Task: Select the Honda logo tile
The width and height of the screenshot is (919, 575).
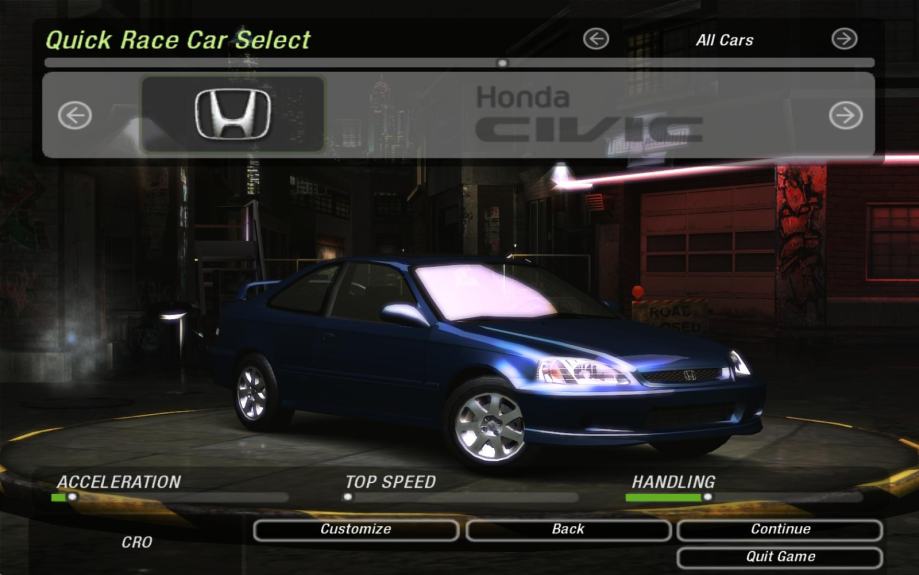Action: (x=233, y=114)
